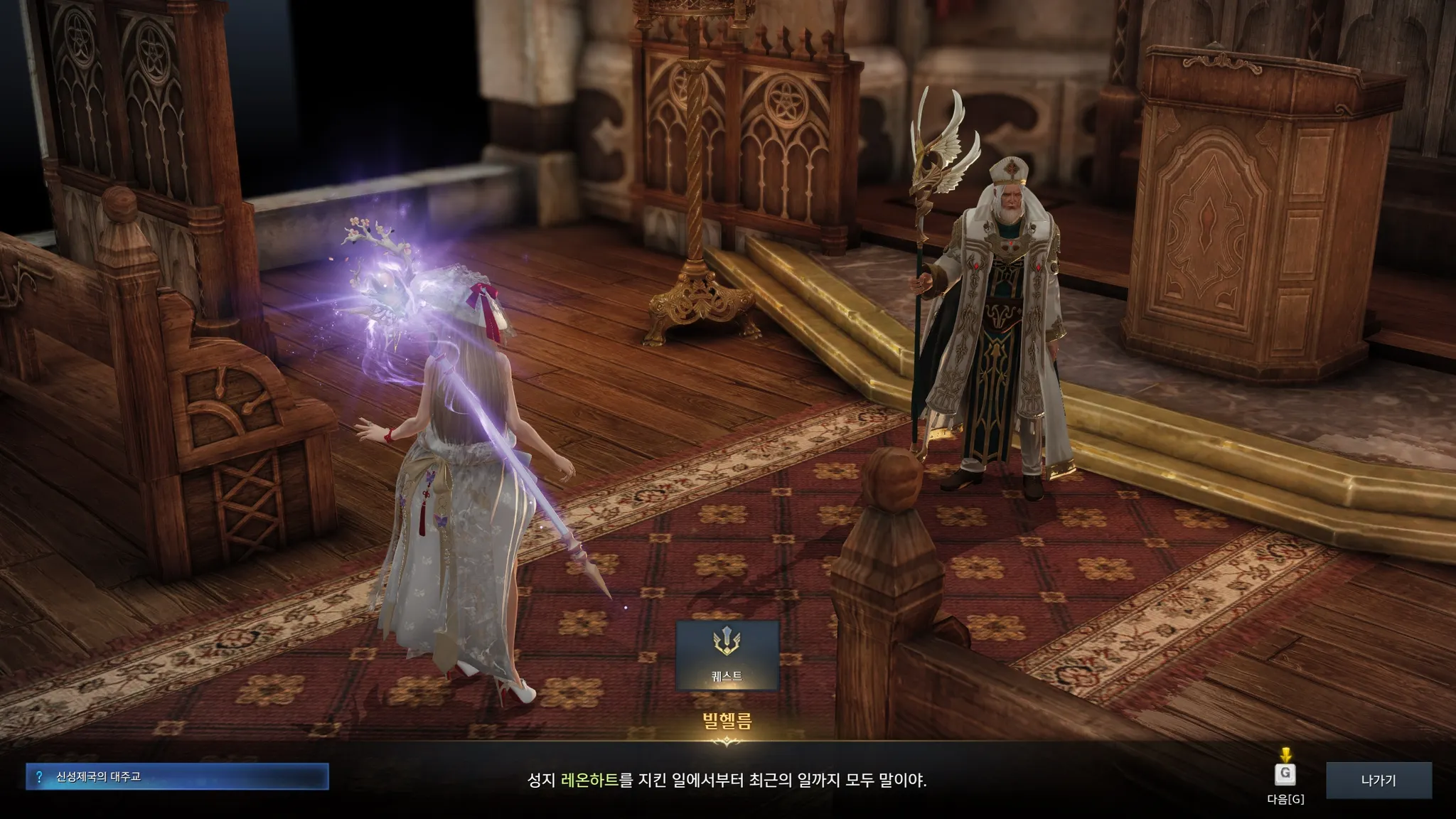
Task: Open the 신성제국의 대주교 quest entry
Action: coord(177,776)
